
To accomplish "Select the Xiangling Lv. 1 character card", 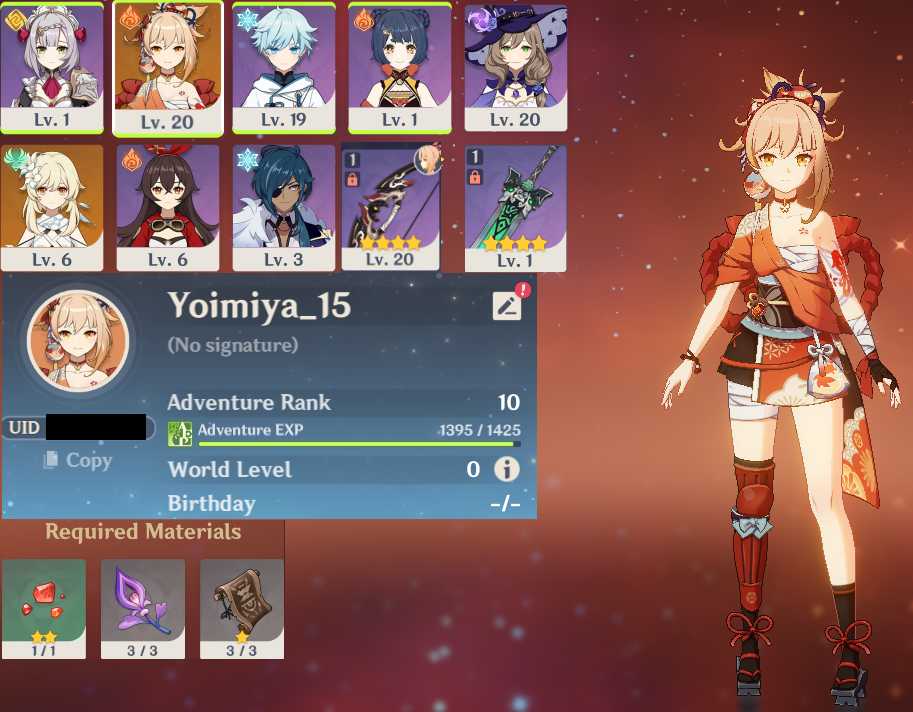I will pos(400,66).
